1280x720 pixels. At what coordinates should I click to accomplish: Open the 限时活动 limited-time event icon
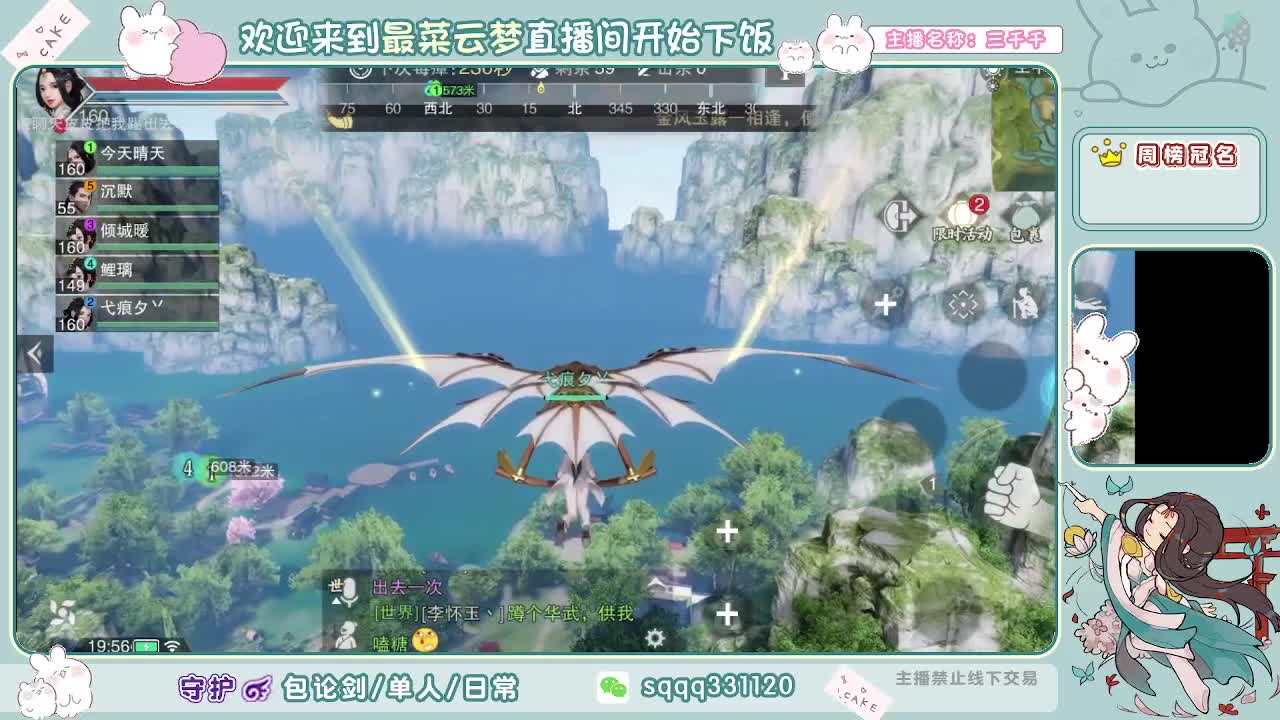(x=962, y=213)
